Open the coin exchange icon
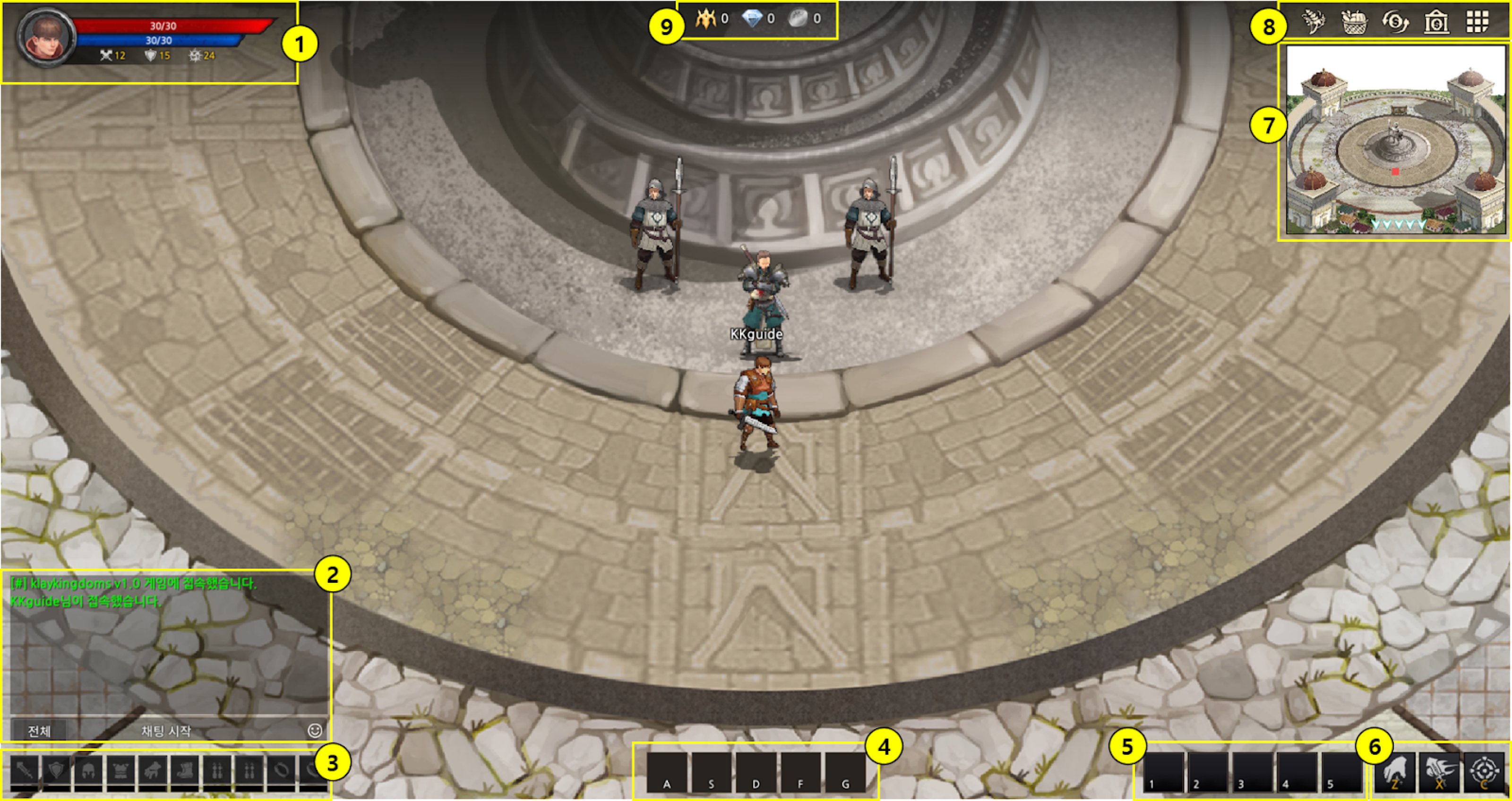This screenshot has height=801, width=1512. click(1395, 22)
